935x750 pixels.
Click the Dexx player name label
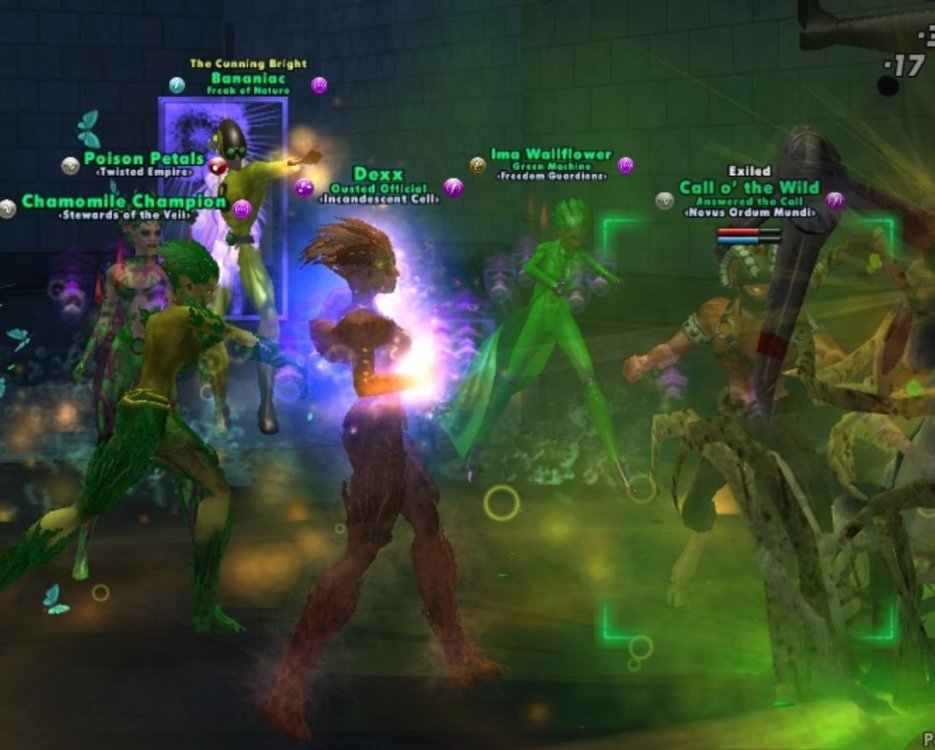click(x=378, y=176)
